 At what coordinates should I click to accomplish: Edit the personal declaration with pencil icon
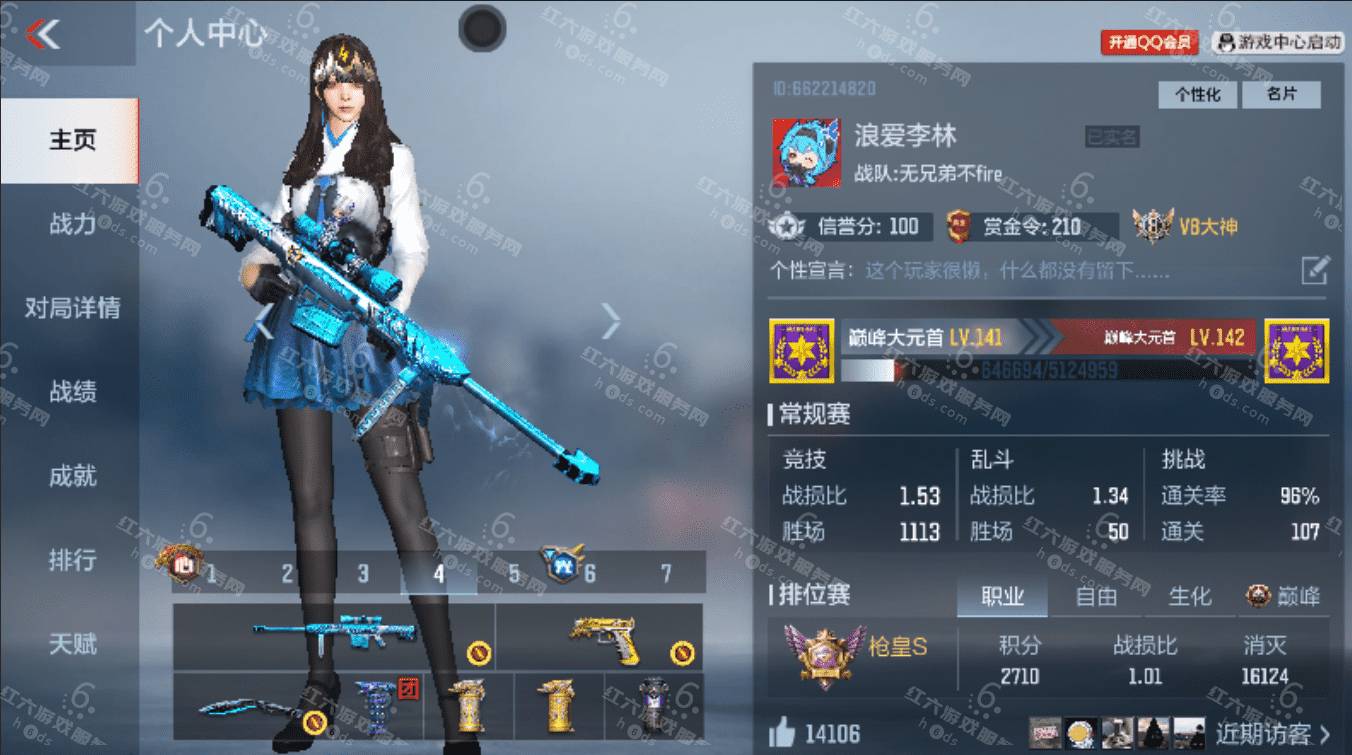pos(1315,270)
